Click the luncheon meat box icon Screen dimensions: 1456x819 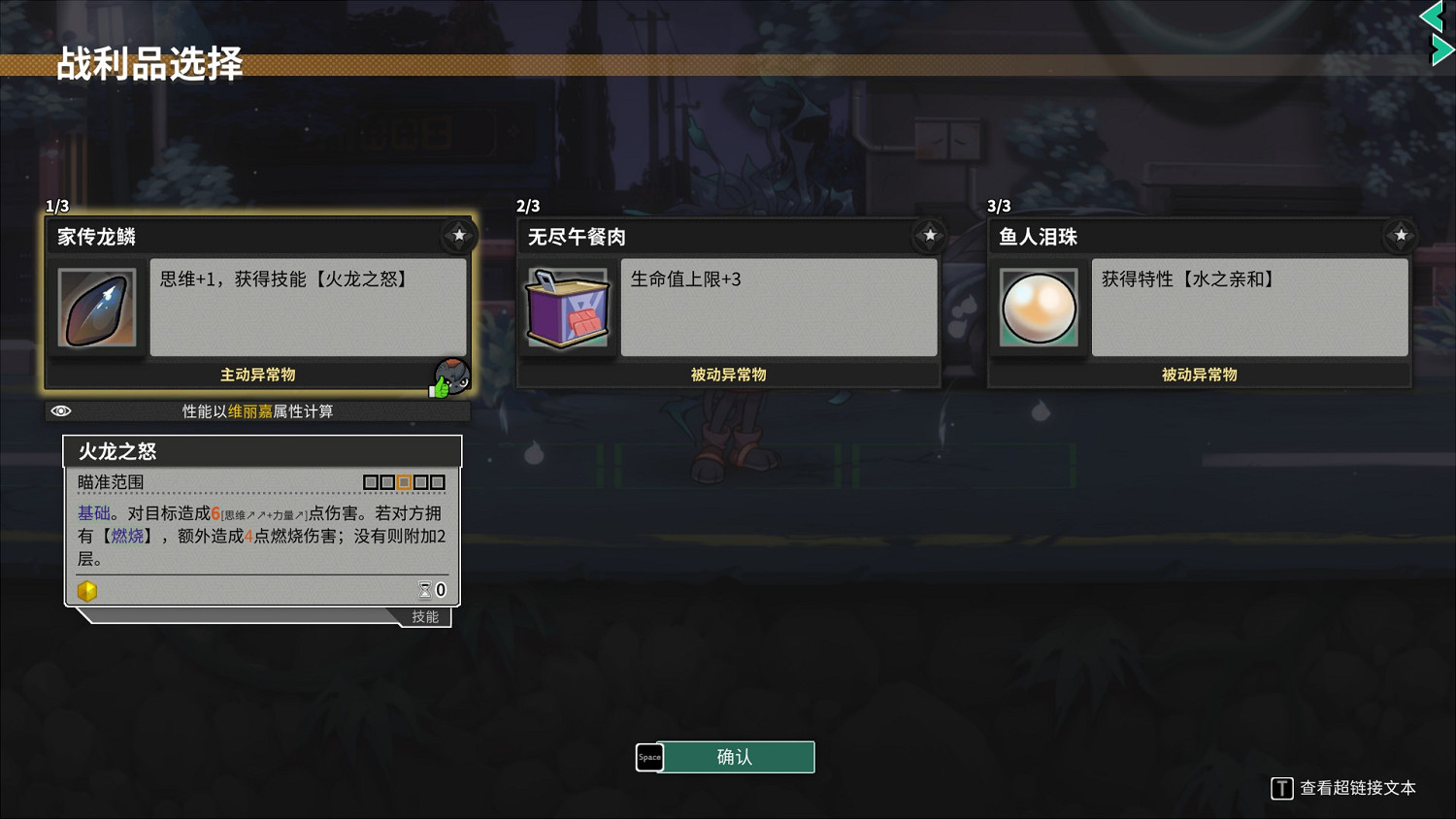[x=567, y=308]
